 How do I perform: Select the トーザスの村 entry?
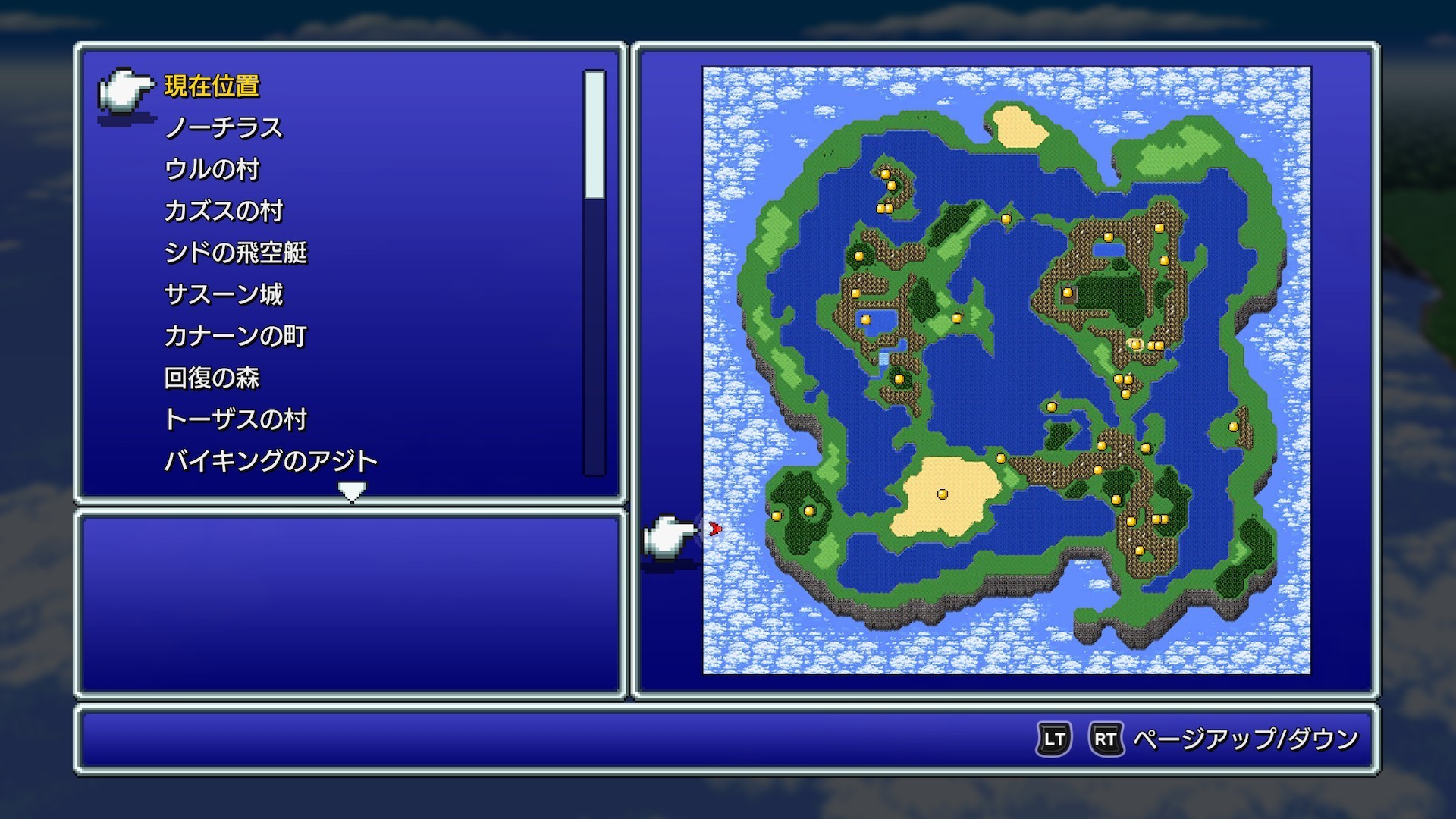(236, 420)
